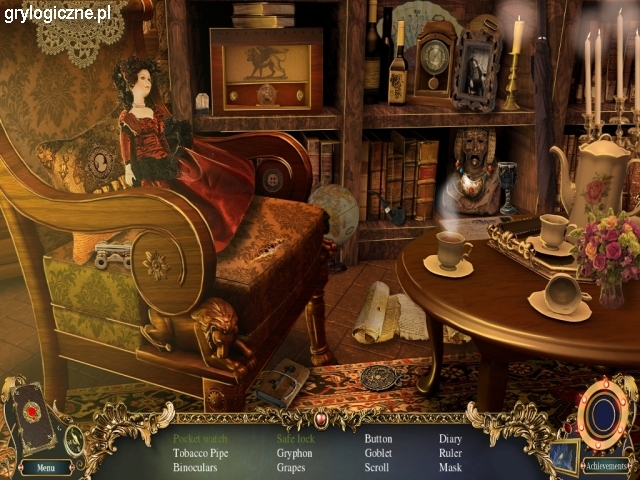The height and width of the screenshot is (480, 640).
Task: Activate the blue hint orb
Action: (x=602, y=412)
